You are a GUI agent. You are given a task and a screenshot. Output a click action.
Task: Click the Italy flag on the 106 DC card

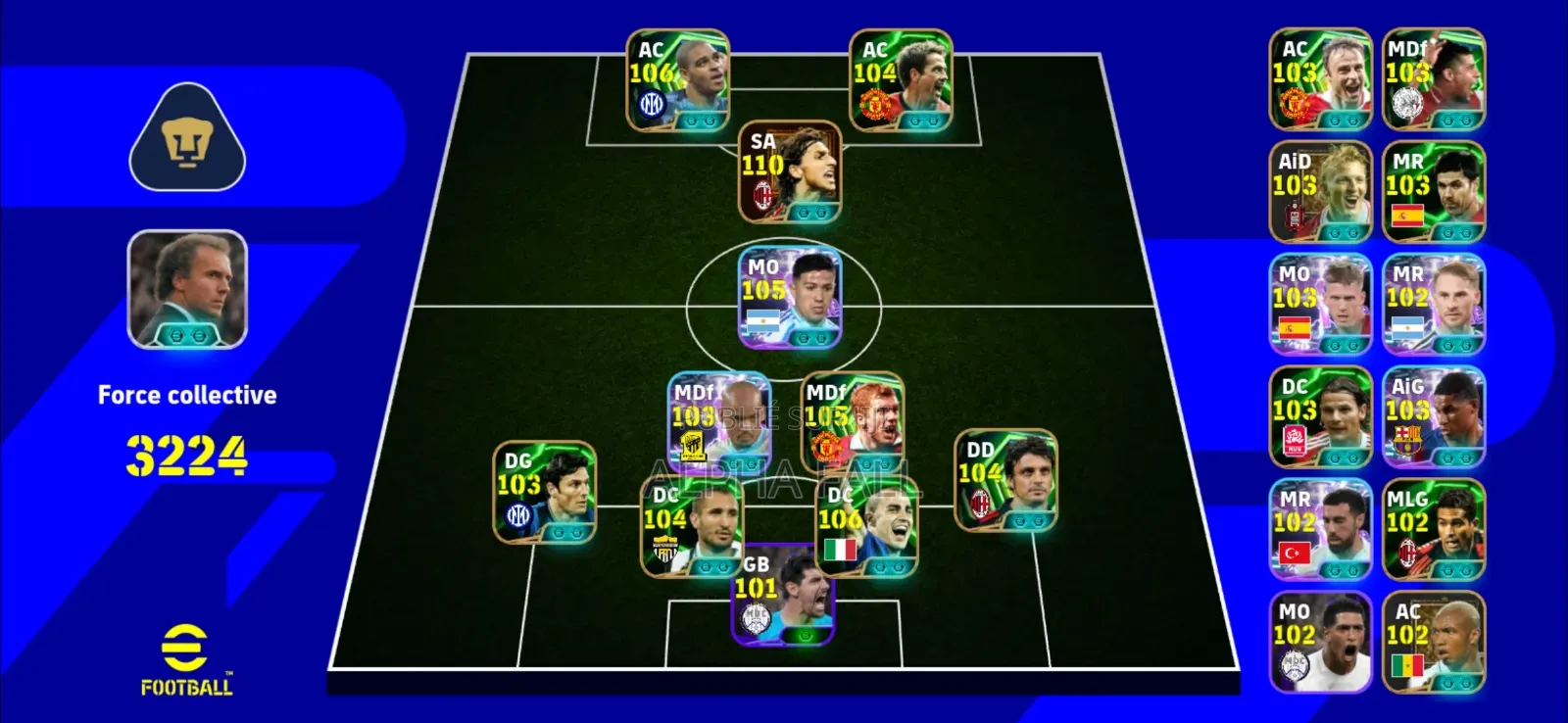[x=839, y=551]
